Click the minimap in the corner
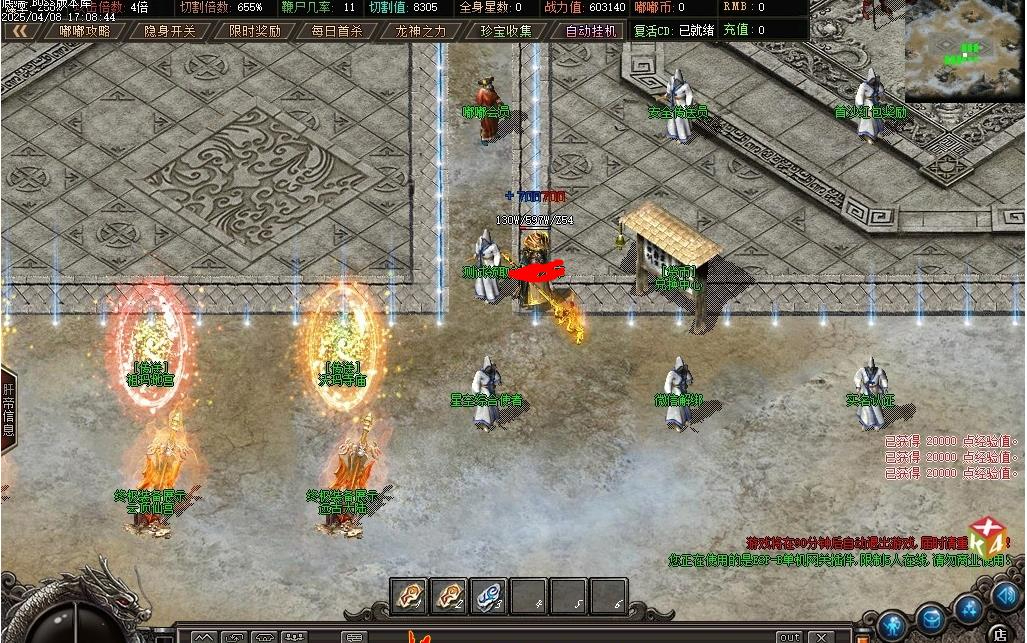1027x643 pixels. pos(962,44)
